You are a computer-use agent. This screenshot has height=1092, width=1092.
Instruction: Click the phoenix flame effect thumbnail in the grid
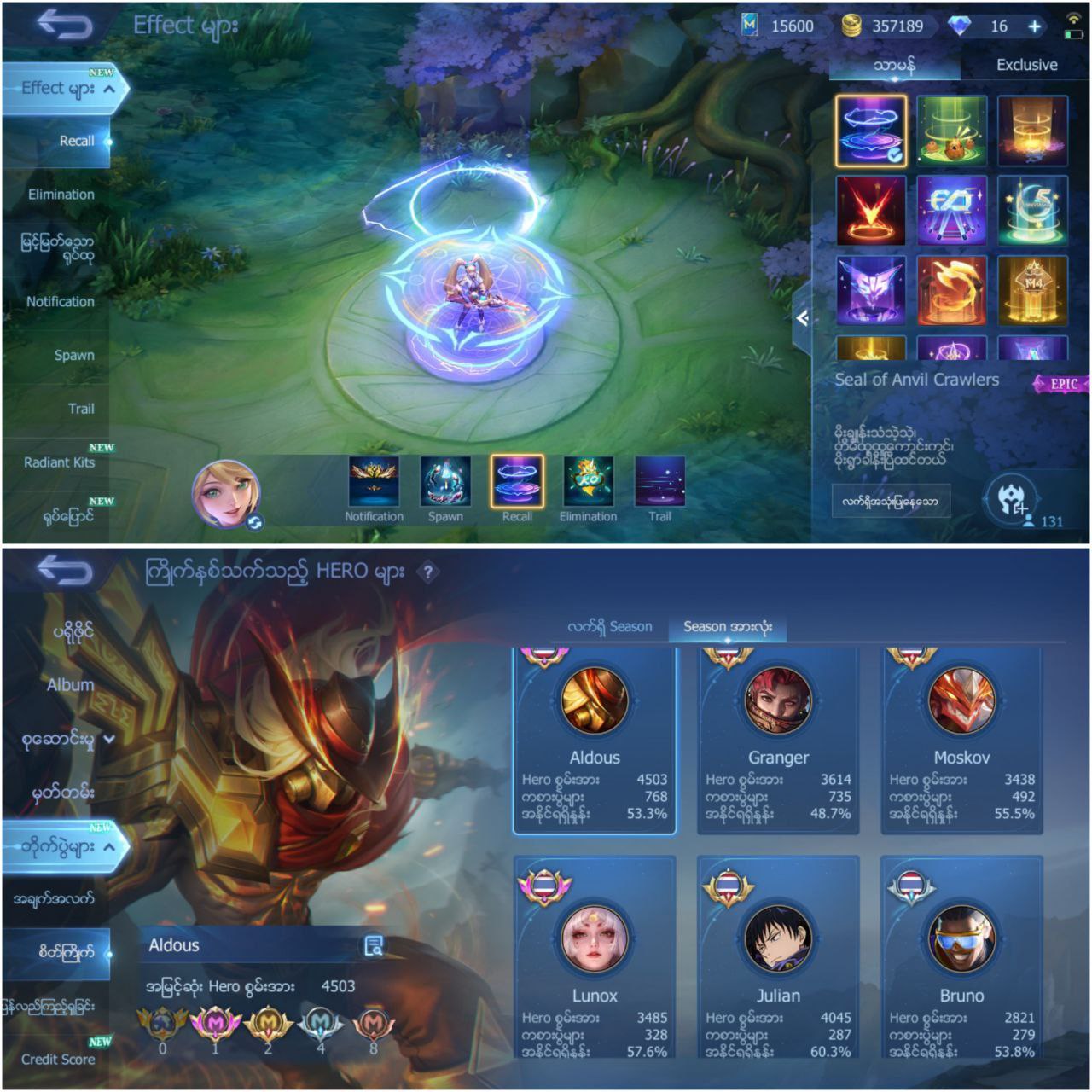[950, 292]
